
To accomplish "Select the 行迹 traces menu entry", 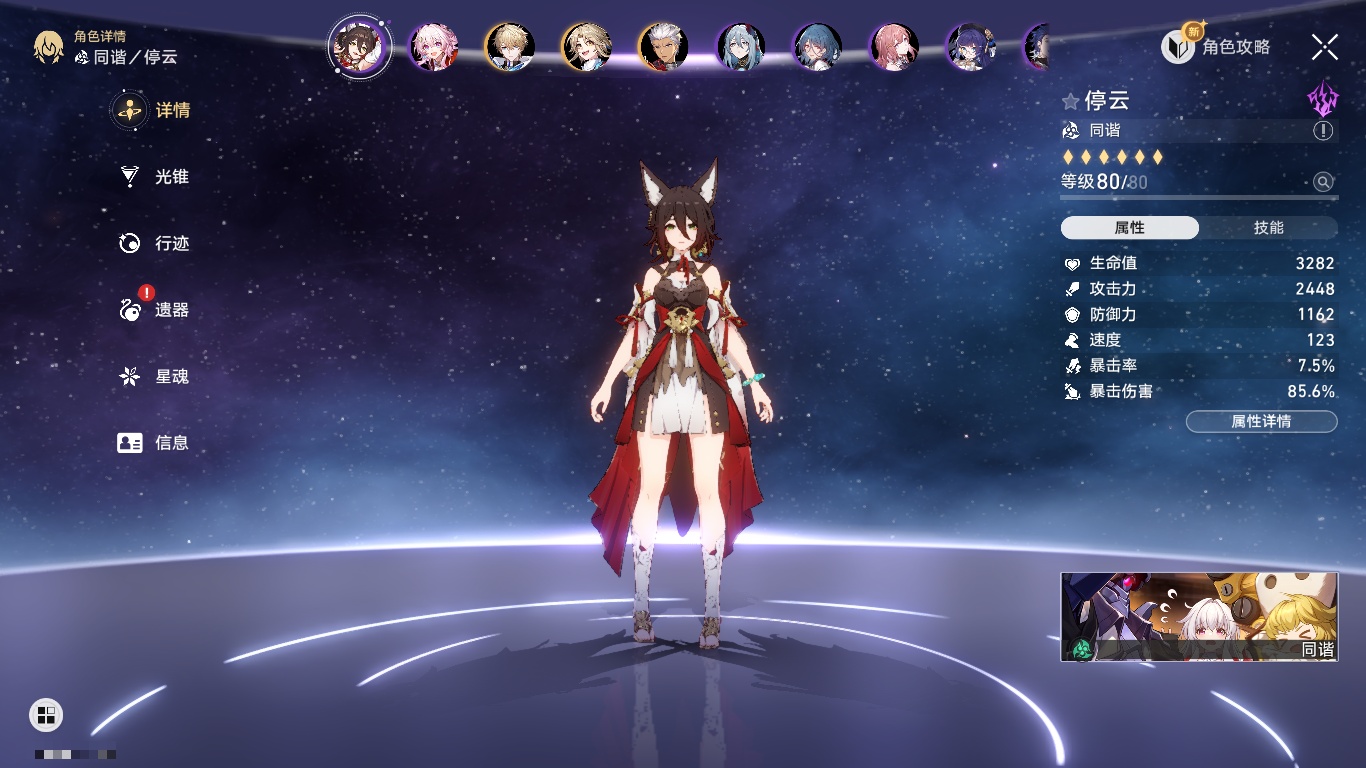I will point(154,243).
